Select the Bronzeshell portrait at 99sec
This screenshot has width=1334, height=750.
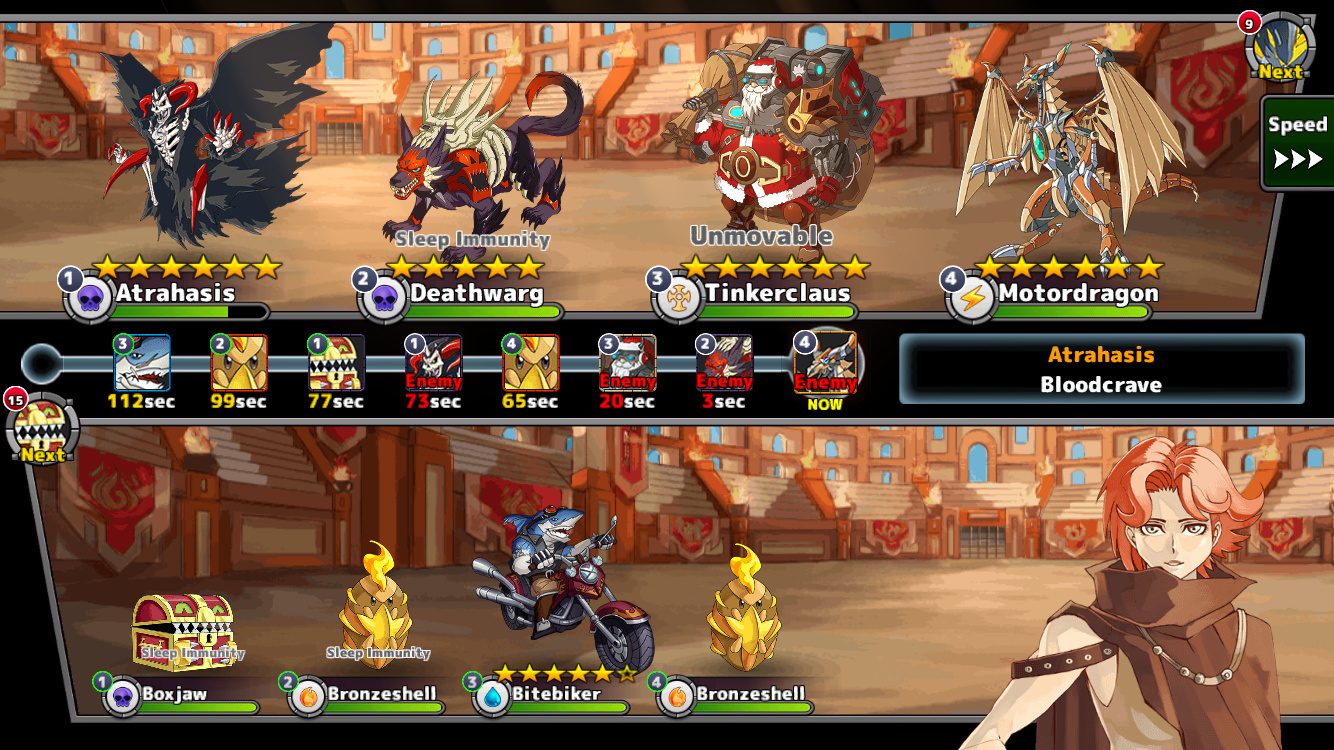coord(239,362)
